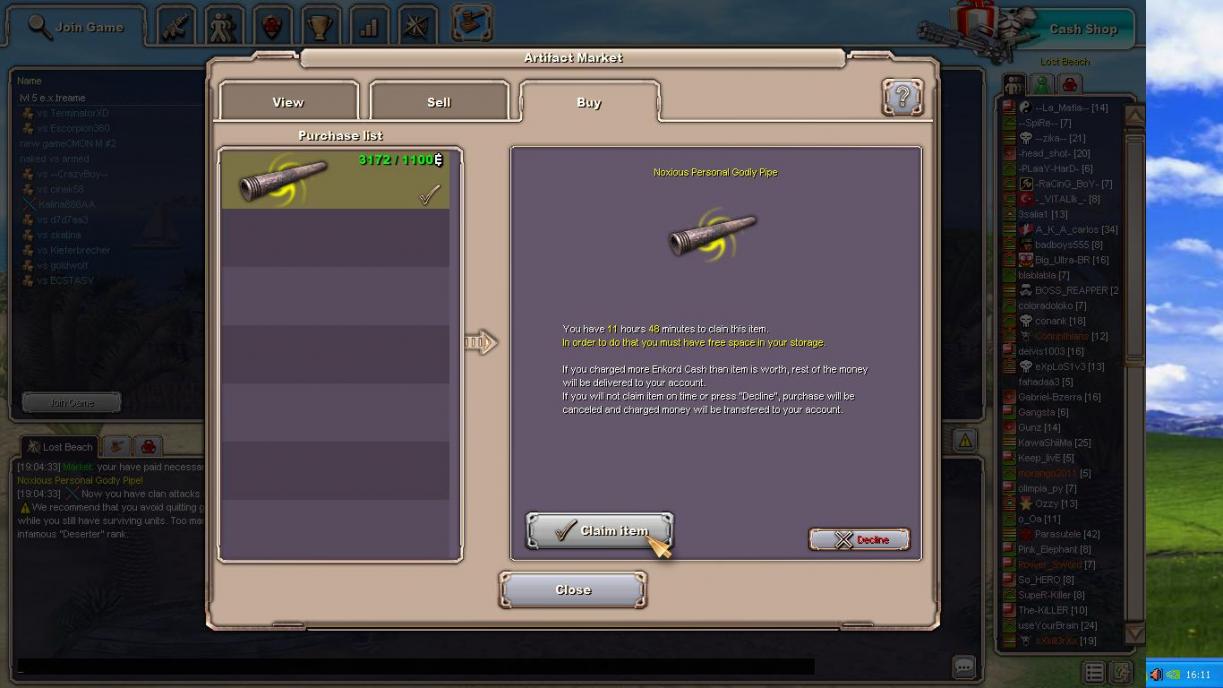Open the Sell tab
This screenshot has height=688, width=1223.
coord(439,102)
